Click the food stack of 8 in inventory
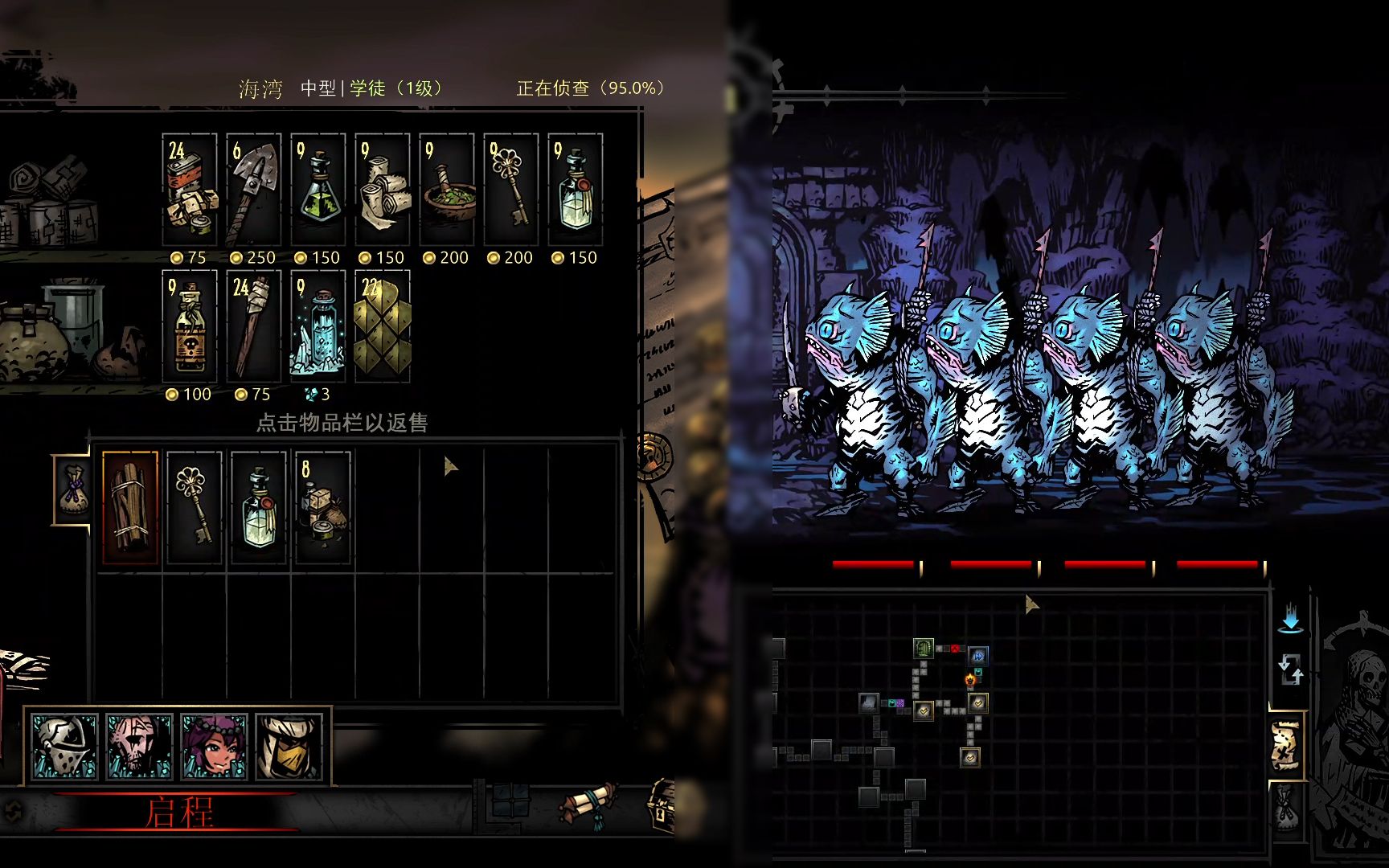The height and width of the screenshot is (868, 1389). (x=323, y=508)
